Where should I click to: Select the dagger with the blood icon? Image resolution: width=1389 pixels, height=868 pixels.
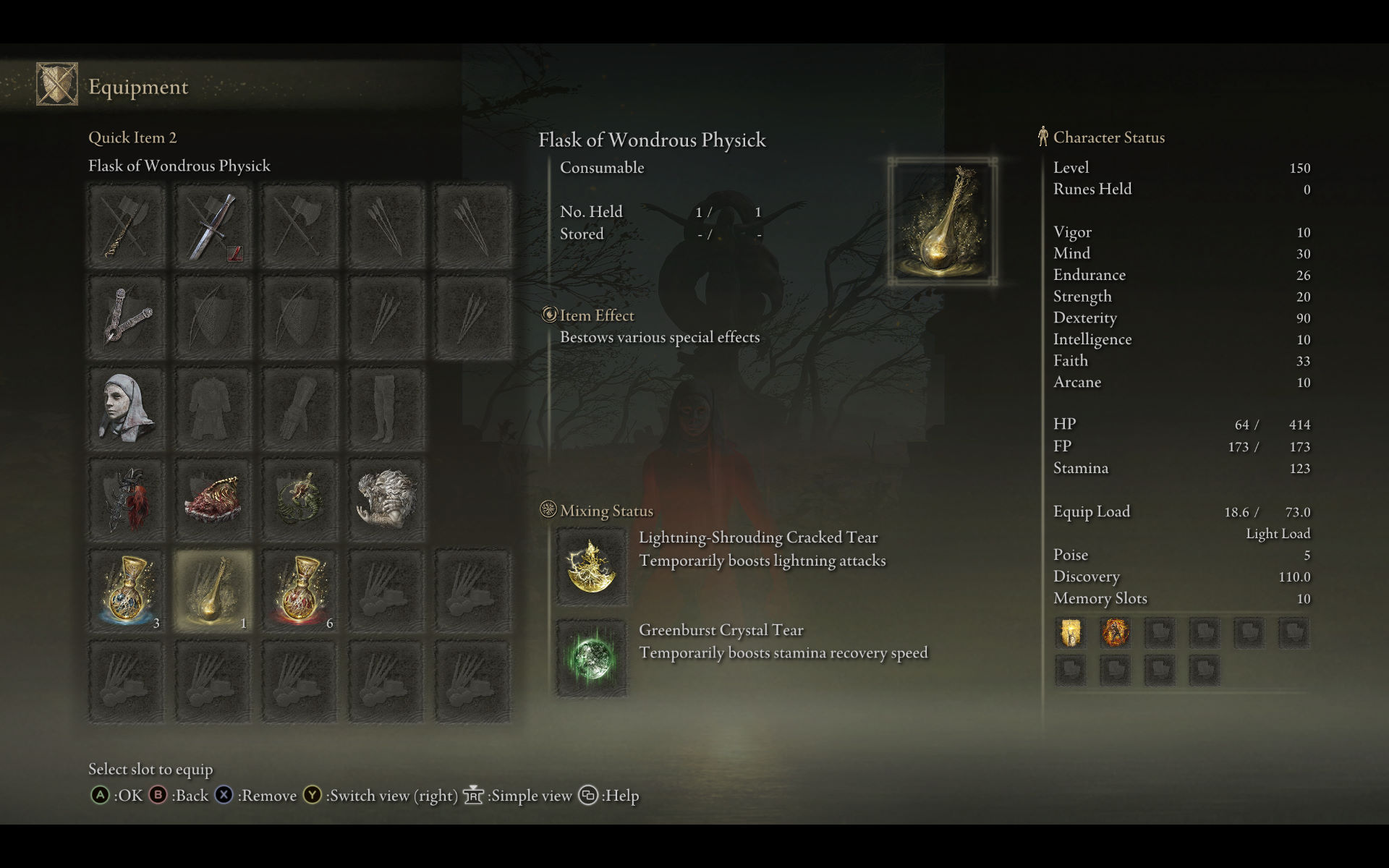click(213, 226)
